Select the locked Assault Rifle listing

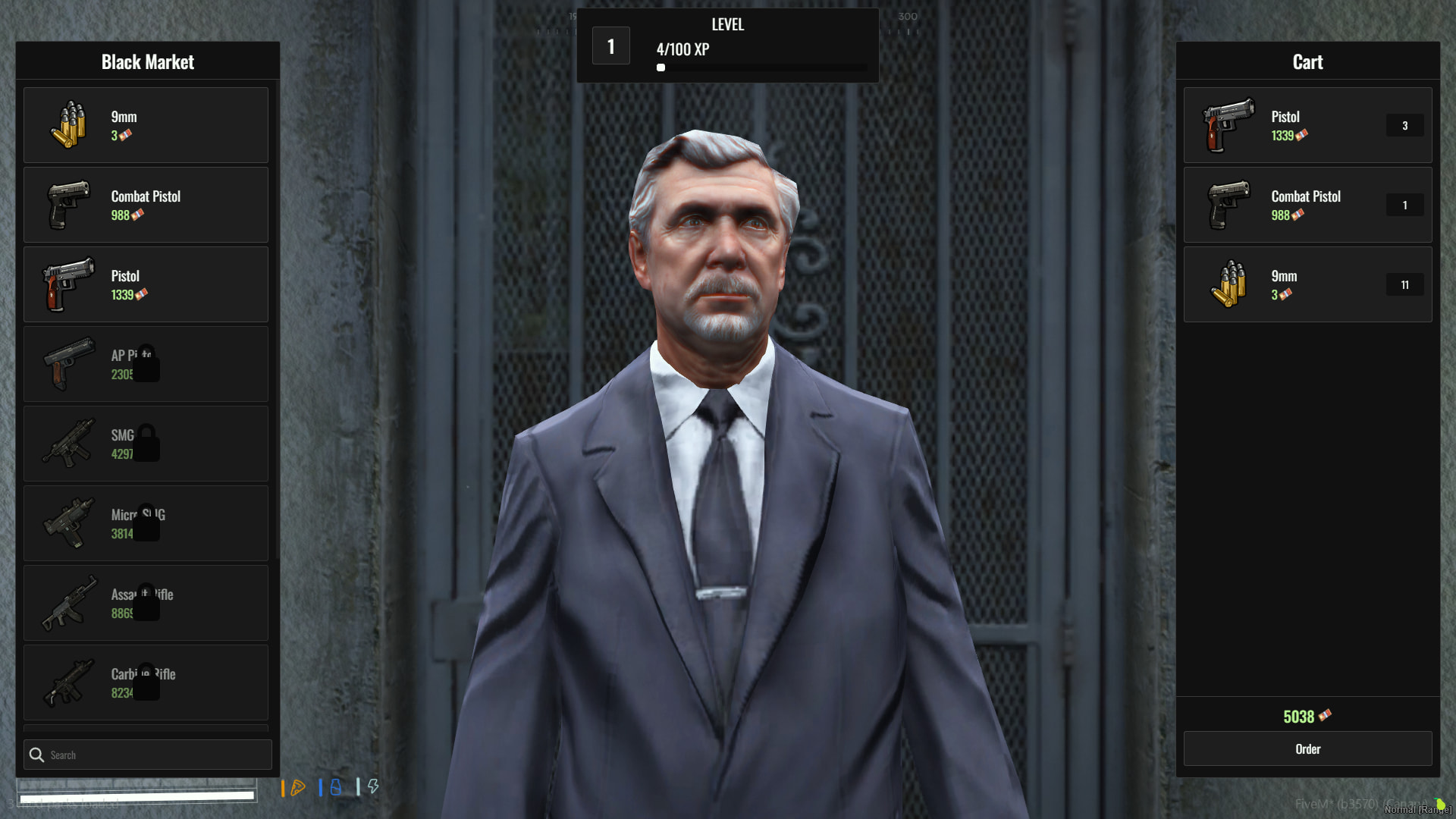click(146, 603)
